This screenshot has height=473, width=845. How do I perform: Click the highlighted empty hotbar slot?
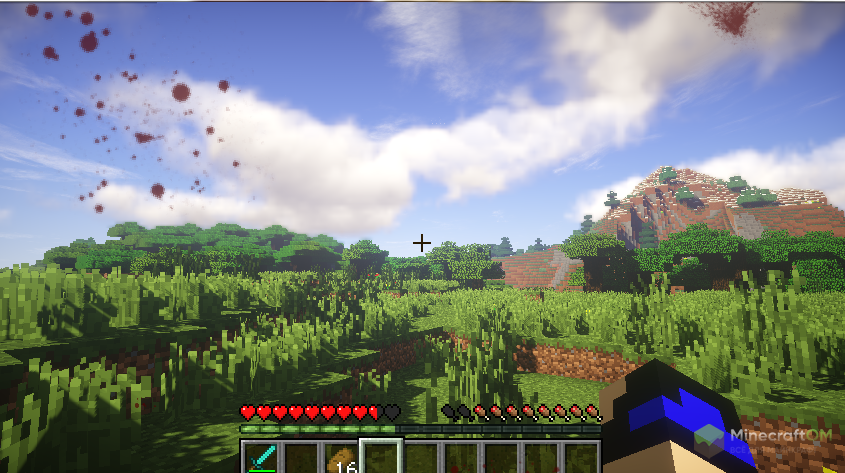point(380,458)
